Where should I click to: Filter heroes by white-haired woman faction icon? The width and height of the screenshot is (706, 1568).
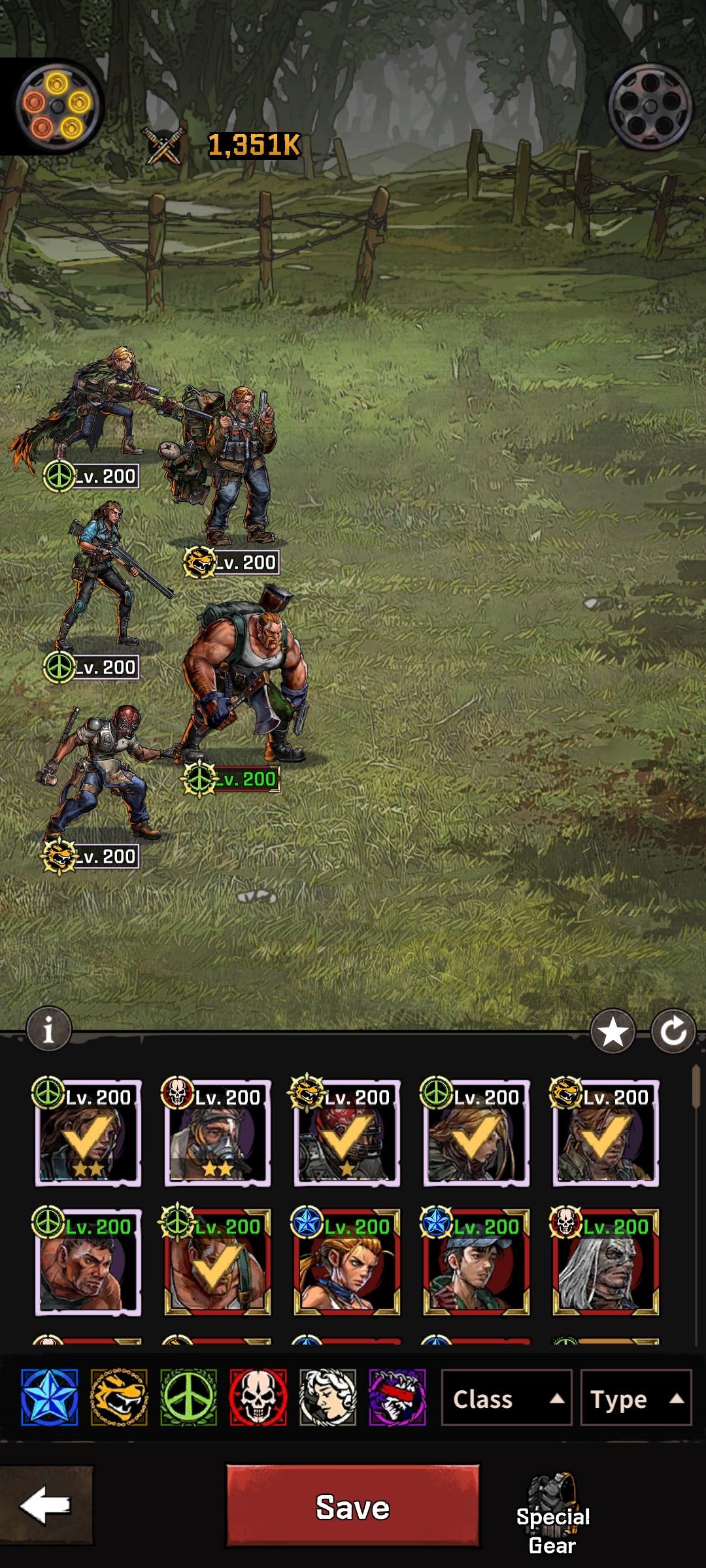pyautogui.click(x=328, y=1397)
